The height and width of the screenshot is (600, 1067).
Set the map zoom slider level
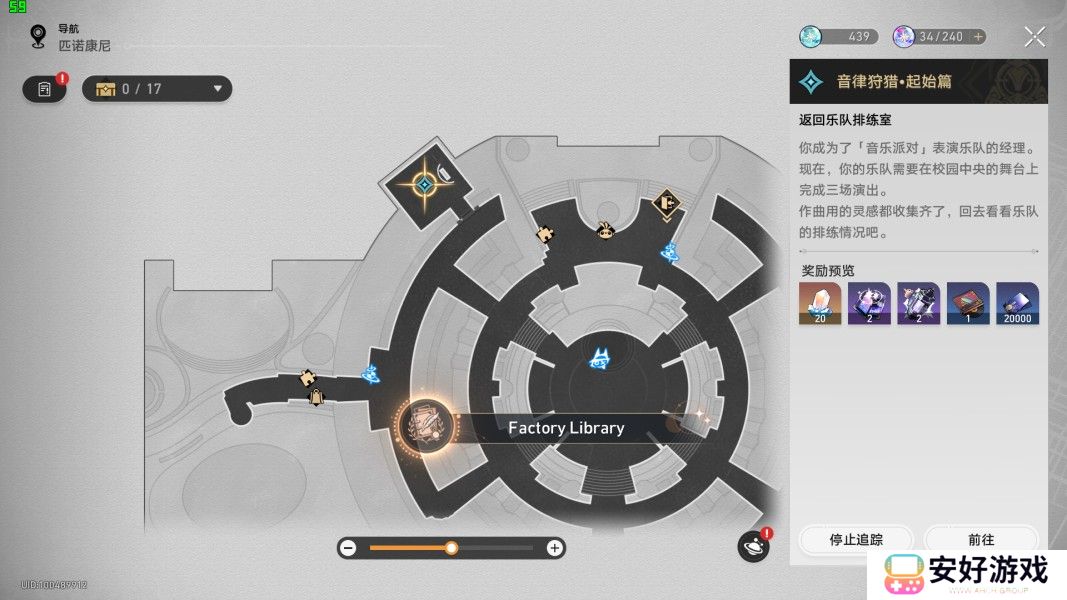(451, 548)
